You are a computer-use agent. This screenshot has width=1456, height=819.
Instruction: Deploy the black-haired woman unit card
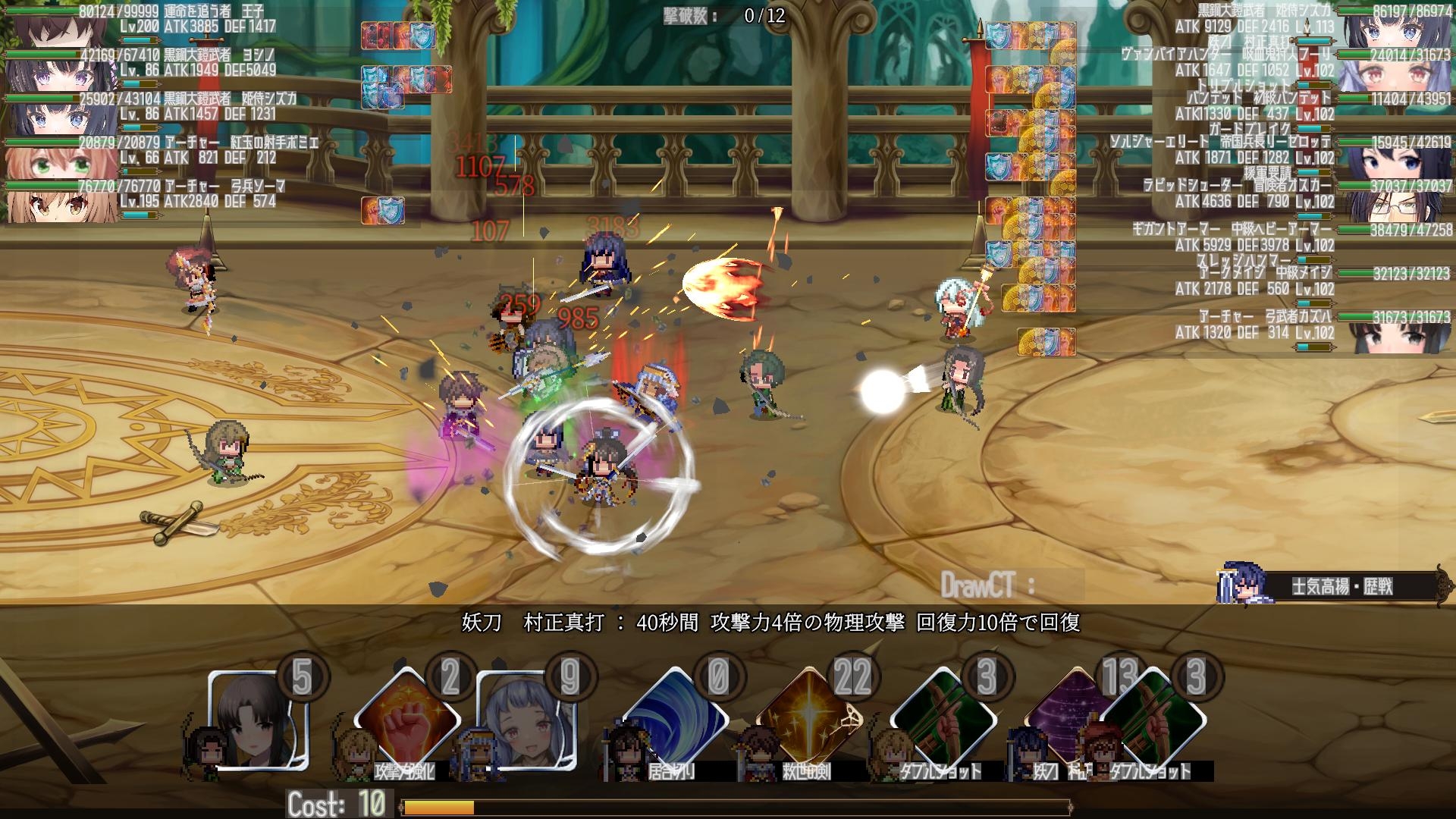(259, 720)
